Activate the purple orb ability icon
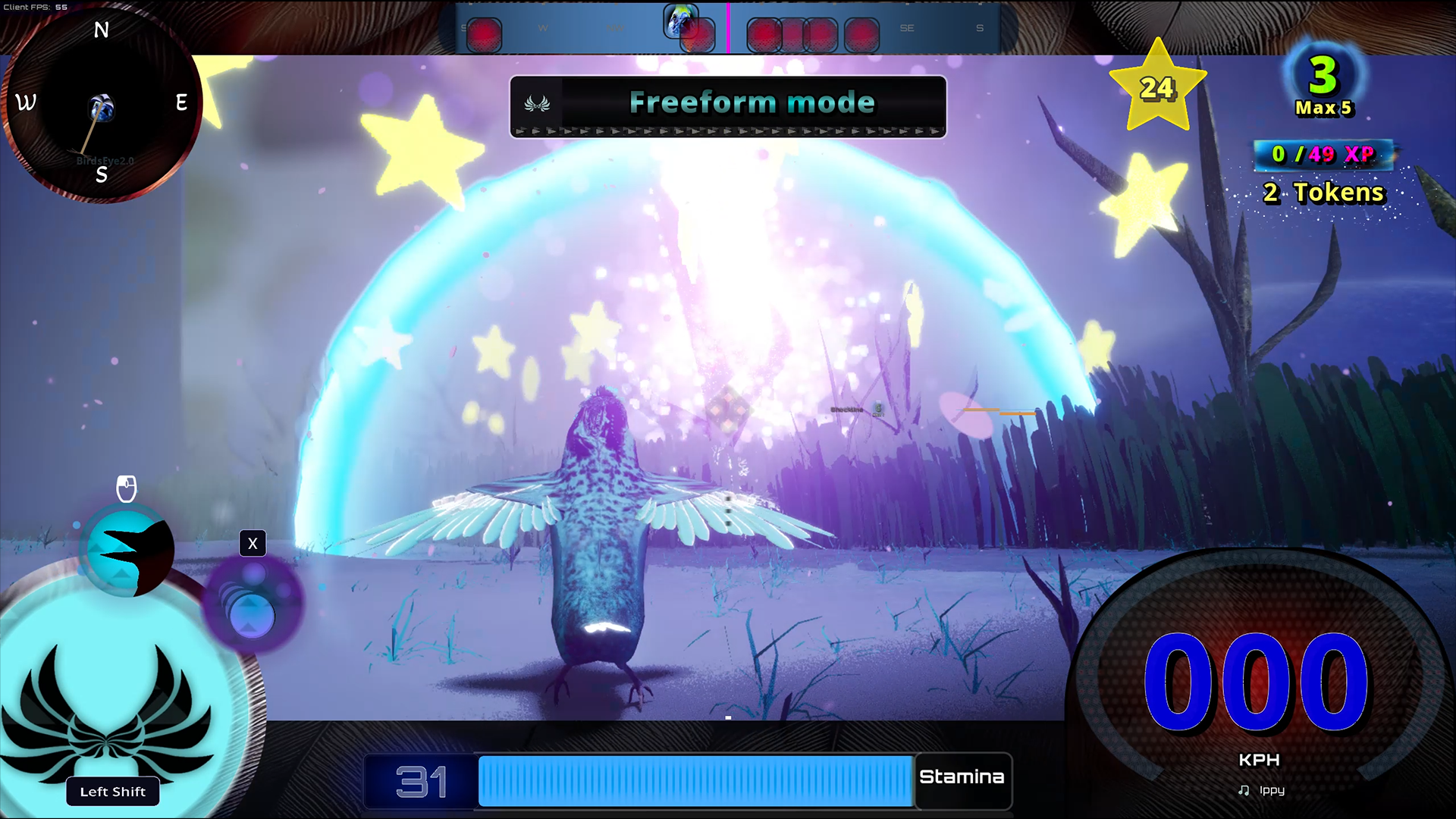The image size is (1456, 819). [x=251, y=604]
